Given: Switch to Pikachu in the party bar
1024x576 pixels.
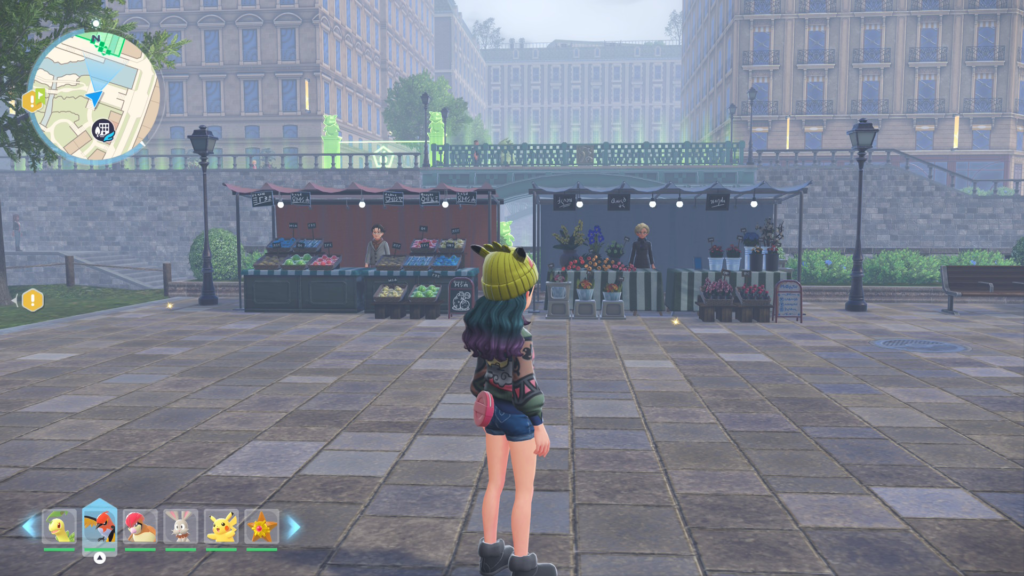Looking at the screenshot, I should 221,526.
